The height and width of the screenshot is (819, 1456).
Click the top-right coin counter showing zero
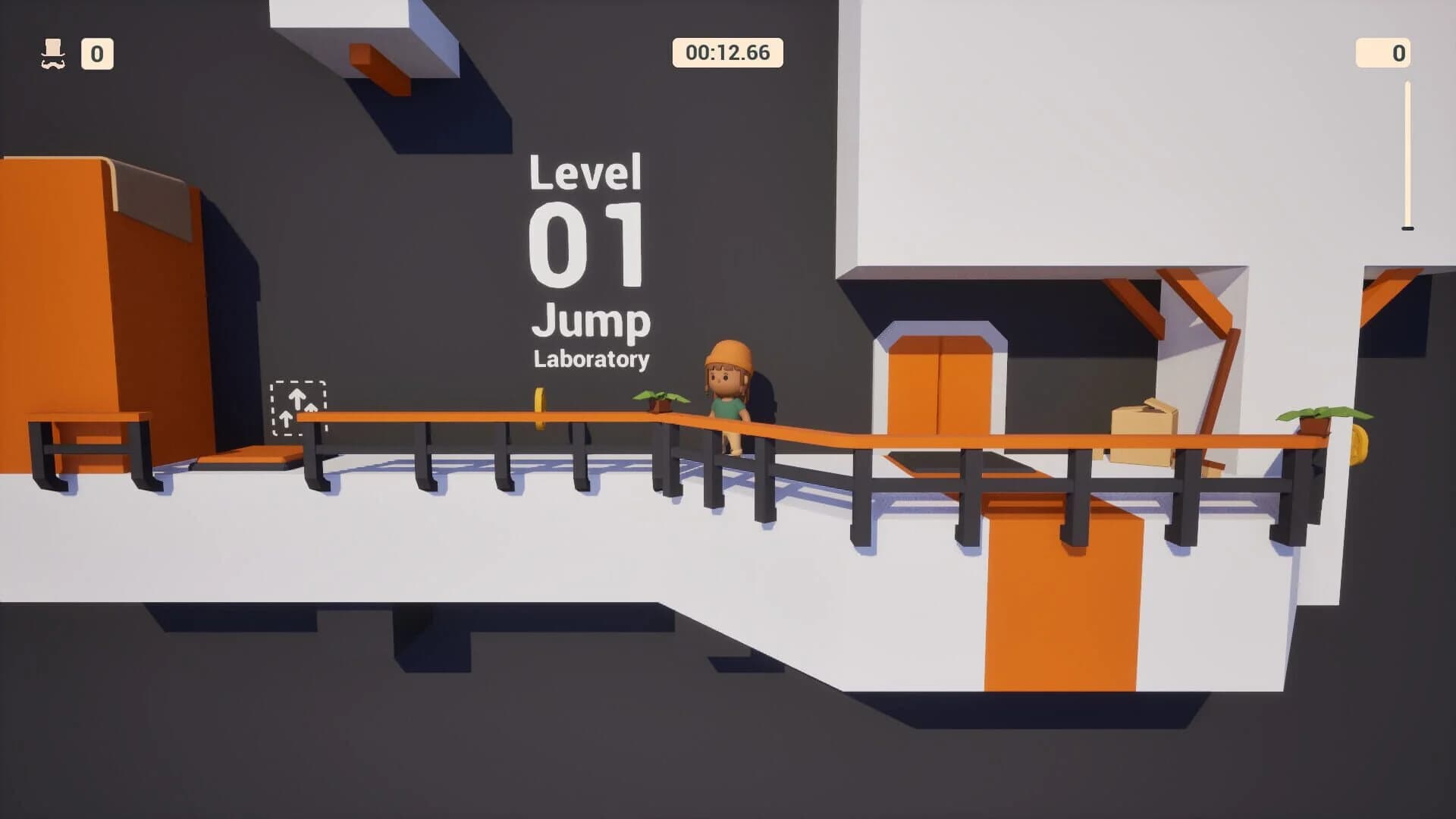pyautogui.click(x=1382, y=52)
